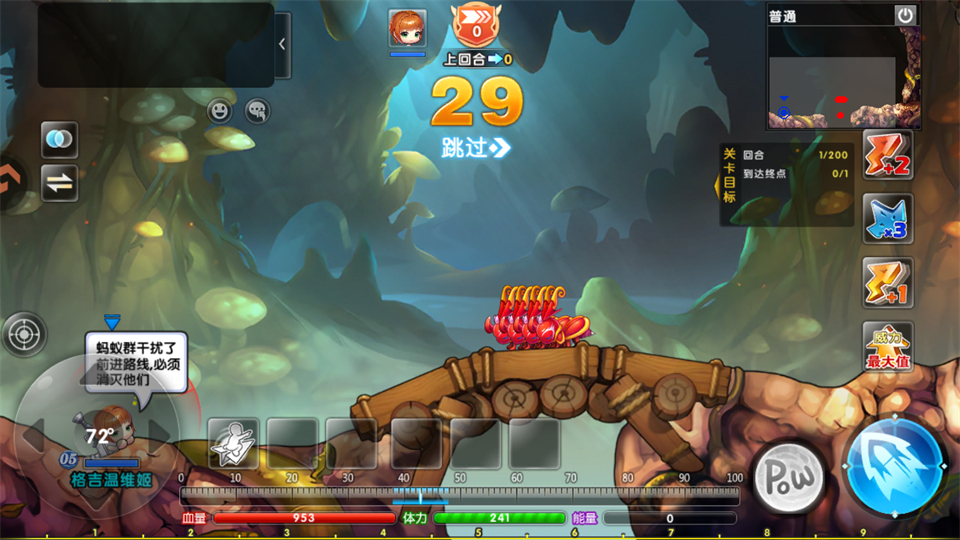Select the 最大值 max power item
Screen dimensions: 960x540
click(888, 347)
